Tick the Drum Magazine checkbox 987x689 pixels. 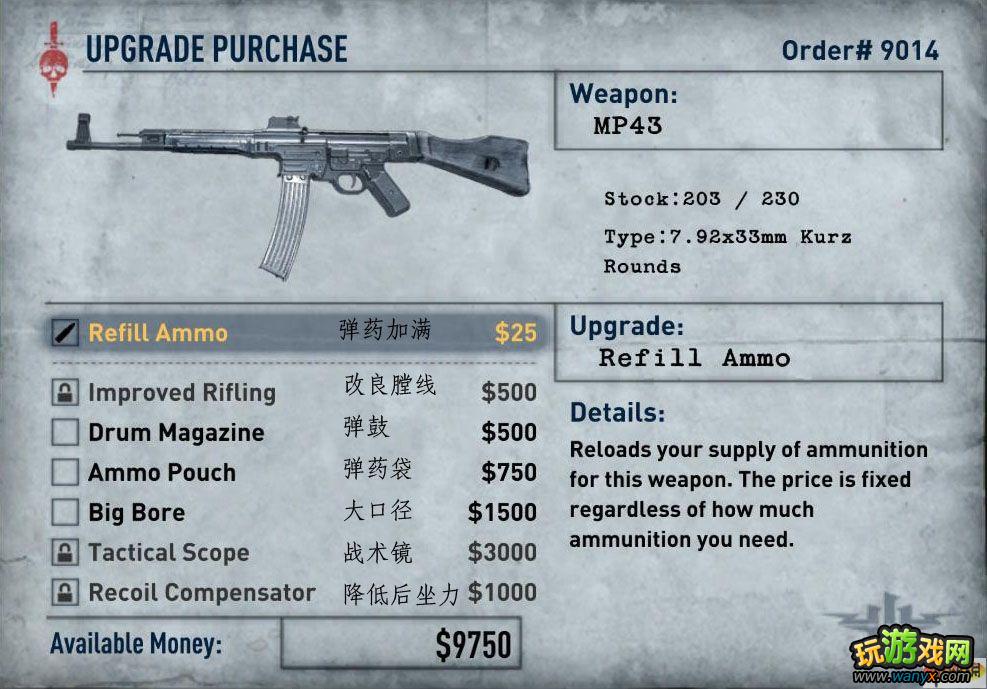point(65,433)
